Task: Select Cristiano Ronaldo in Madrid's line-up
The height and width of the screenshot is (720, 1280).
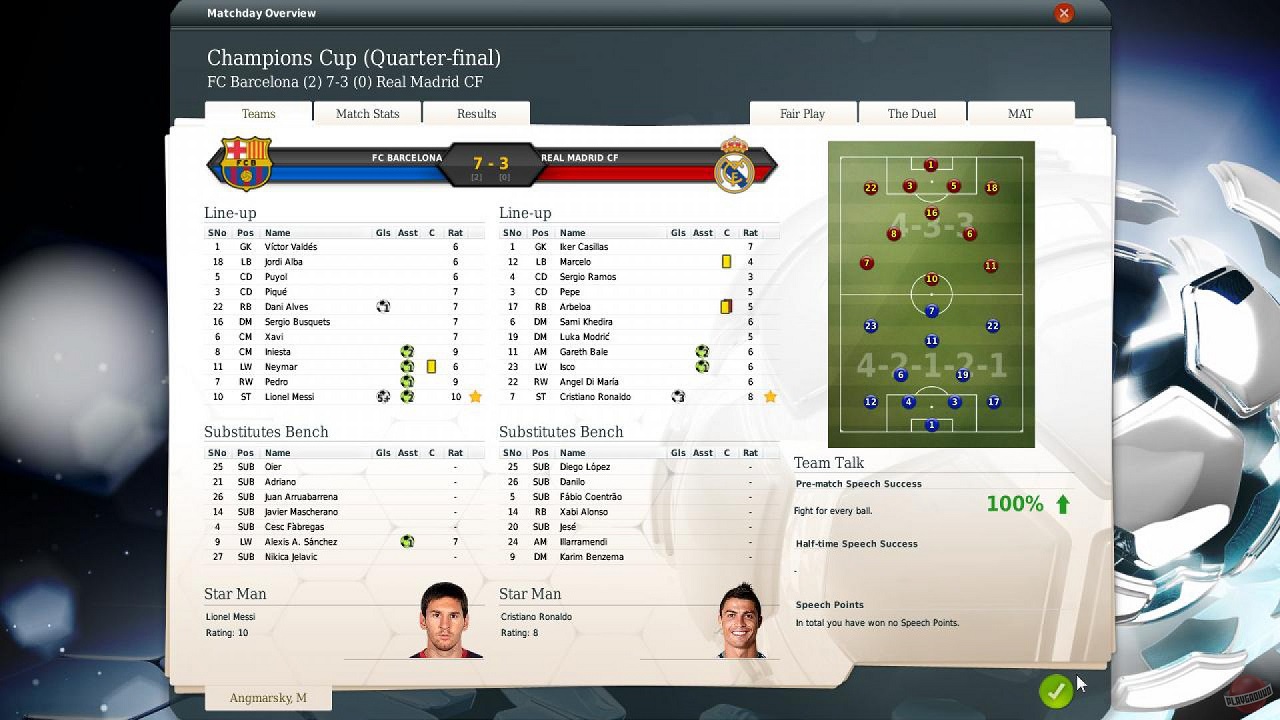Action: 595,397
